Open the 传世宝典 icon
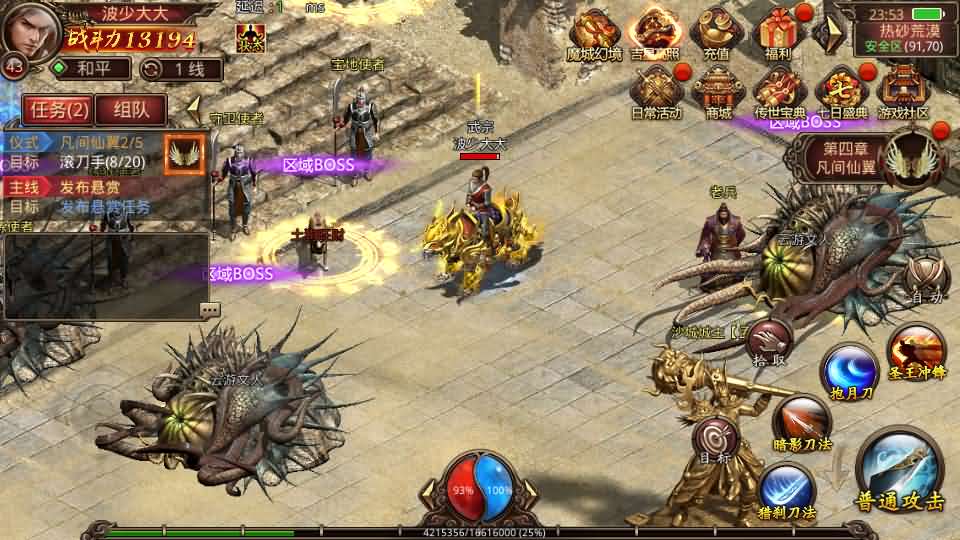The width and height of the screenshot is (960, 540). pos(780,92)
